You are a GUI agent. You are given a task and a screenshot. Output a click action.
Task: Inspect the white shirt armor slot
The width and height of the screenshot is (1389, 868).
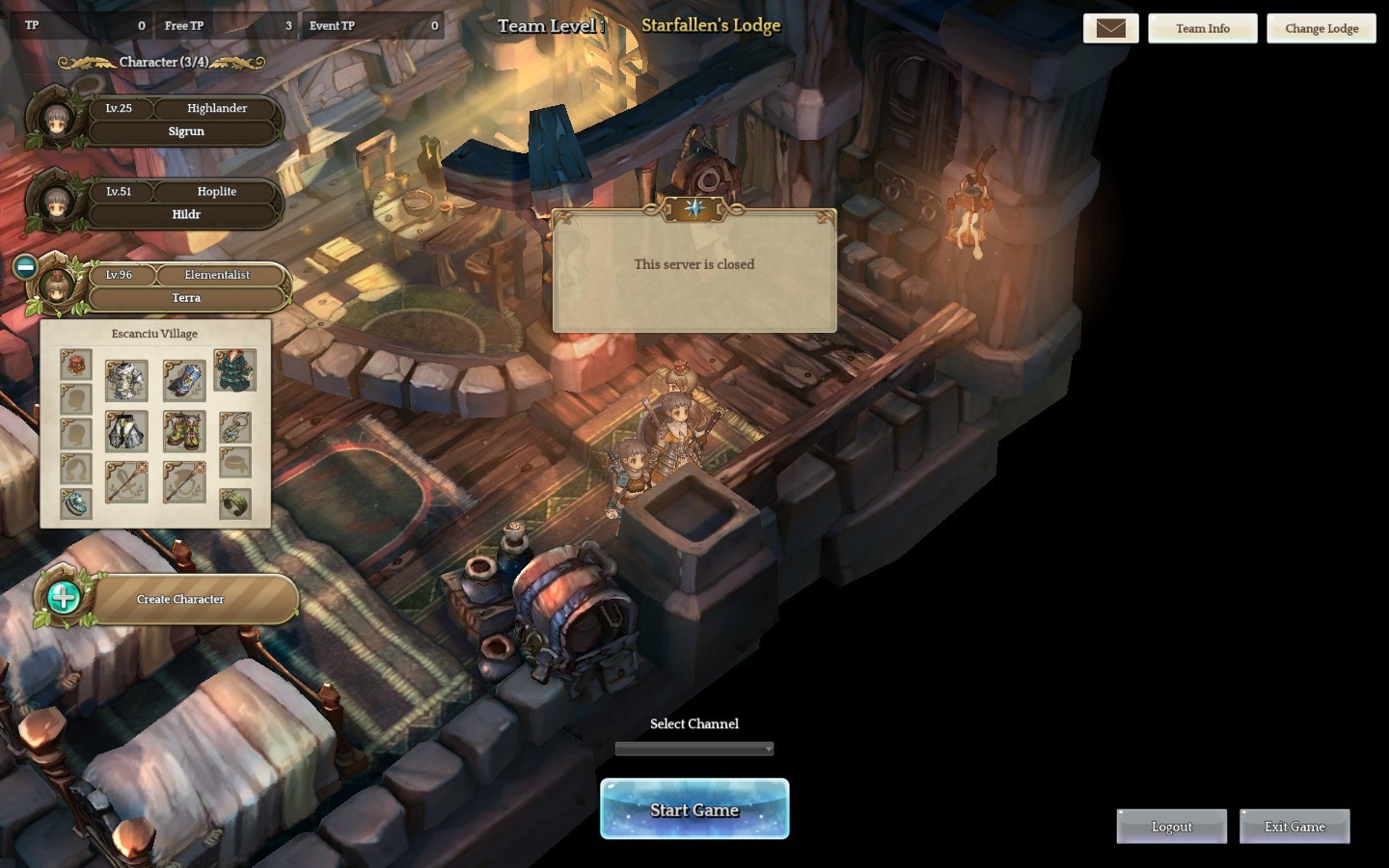[126, 380]
